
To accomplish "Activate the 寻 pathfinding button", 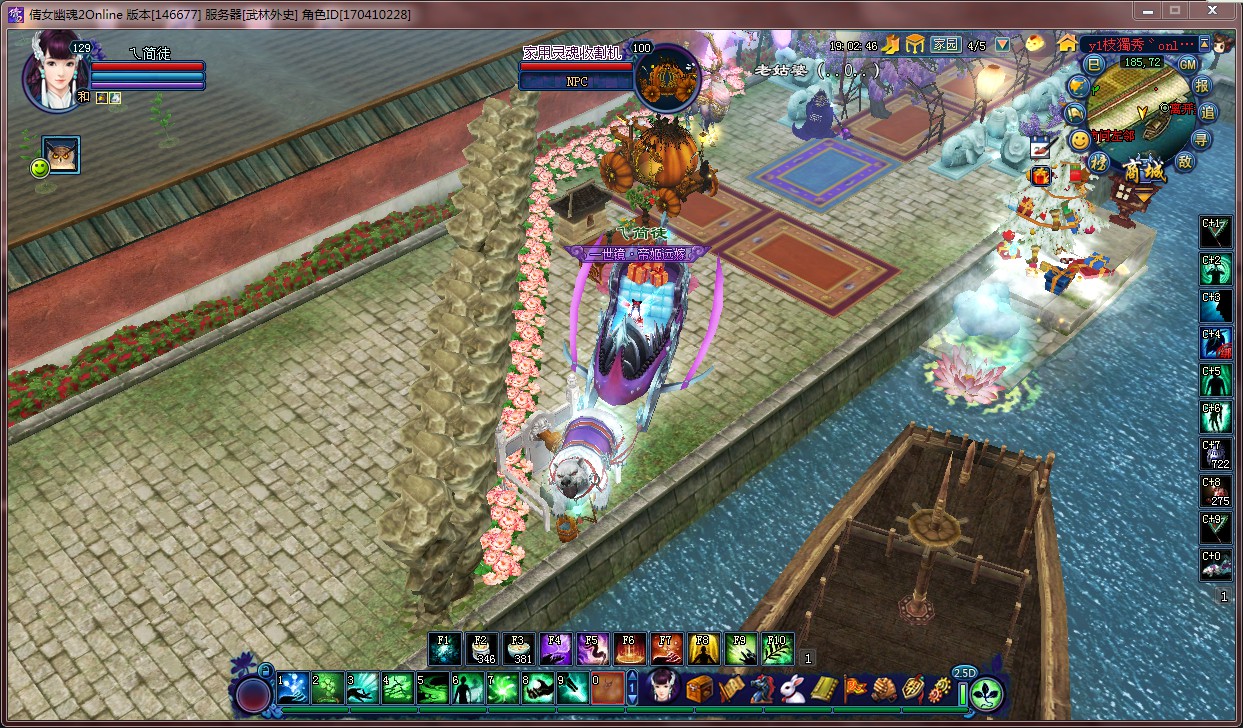I will [1201, 137].
